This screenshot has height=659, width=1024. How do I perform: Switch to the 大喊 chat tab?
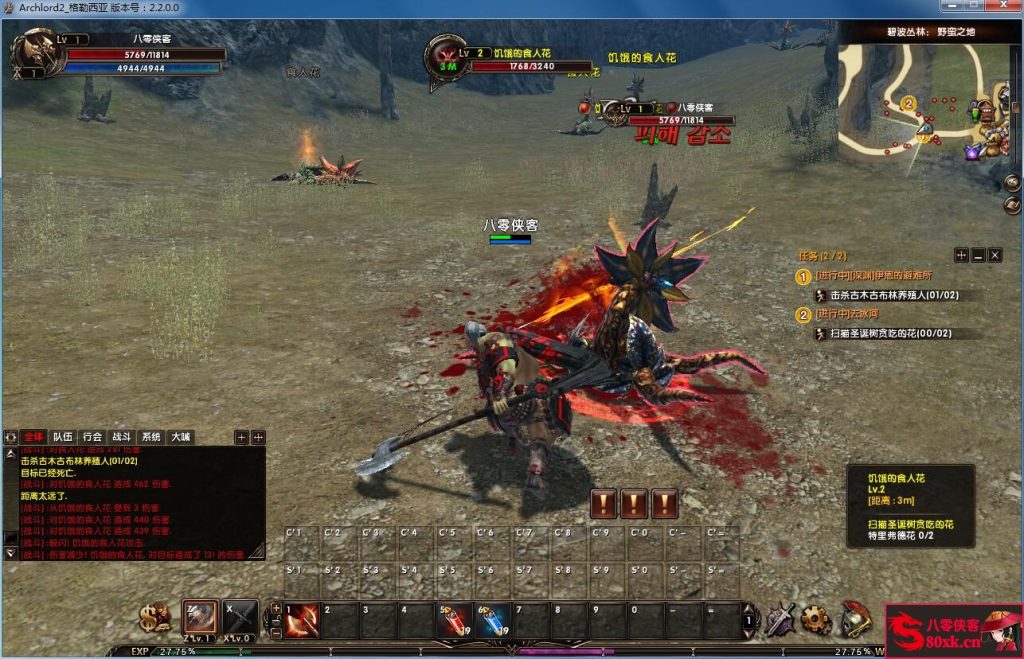[180, 437]
